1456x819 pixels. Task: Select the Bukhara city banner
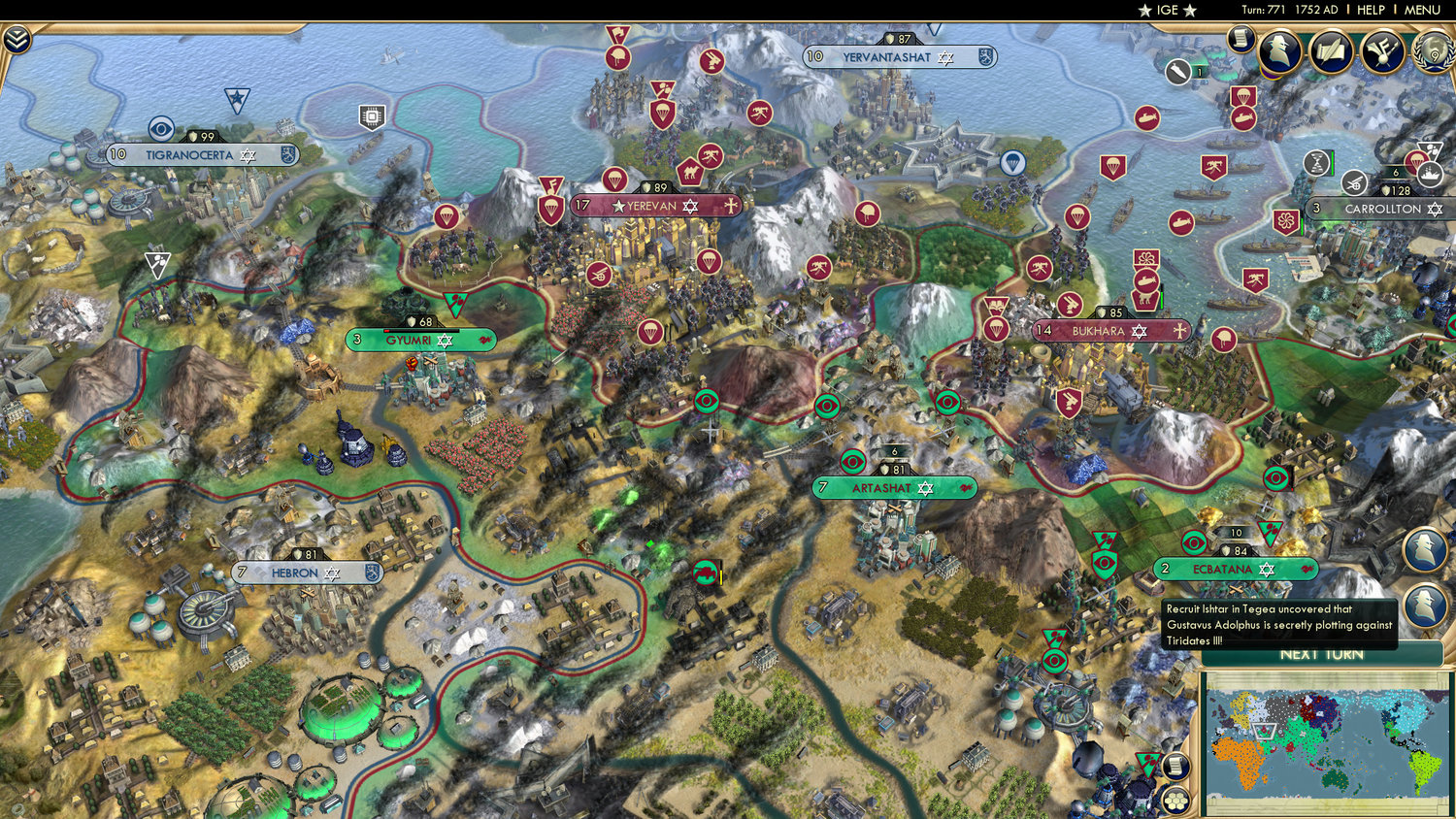click(1109, 331)
